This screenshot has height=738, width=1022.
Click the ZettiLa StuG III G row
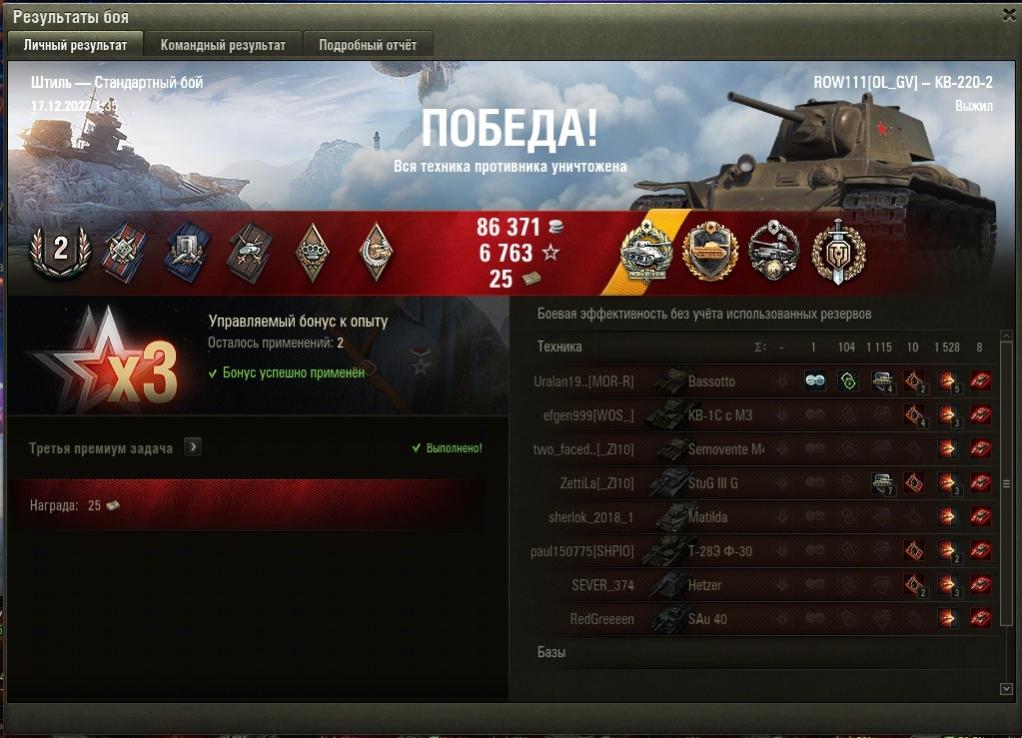point(713,484)
